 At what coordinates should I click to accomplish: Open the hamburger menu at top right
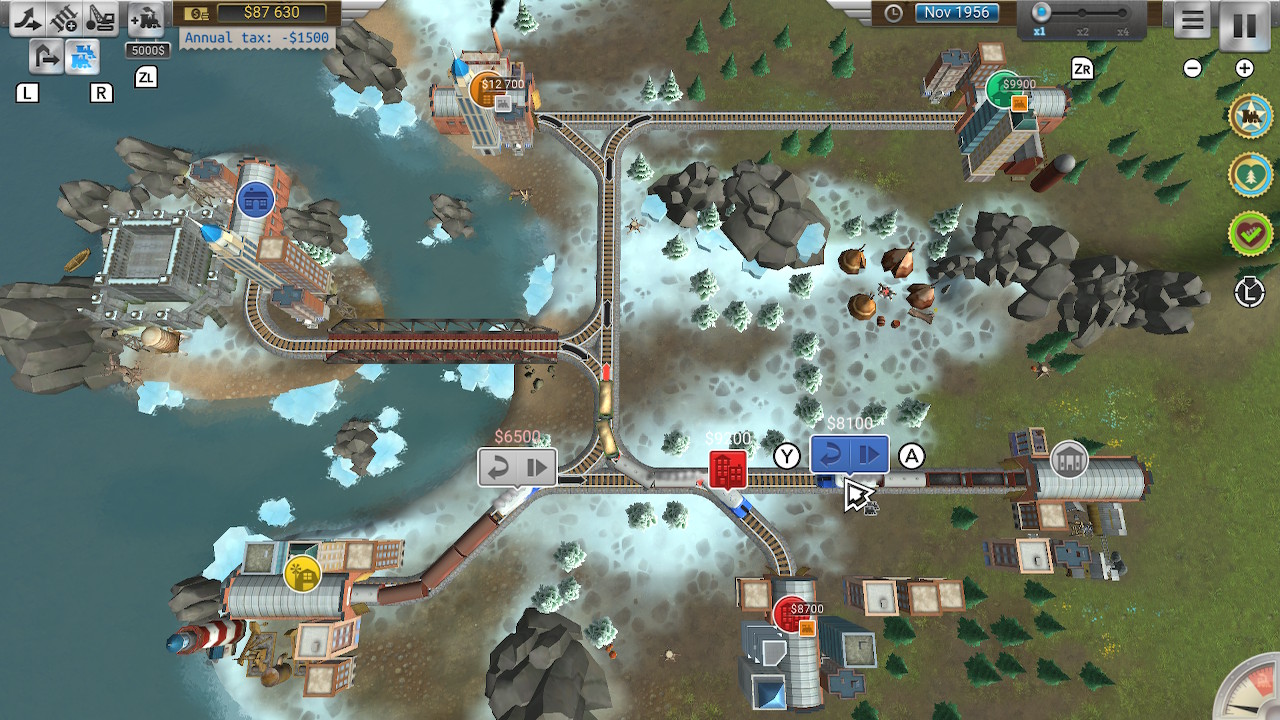(1192, 20)
